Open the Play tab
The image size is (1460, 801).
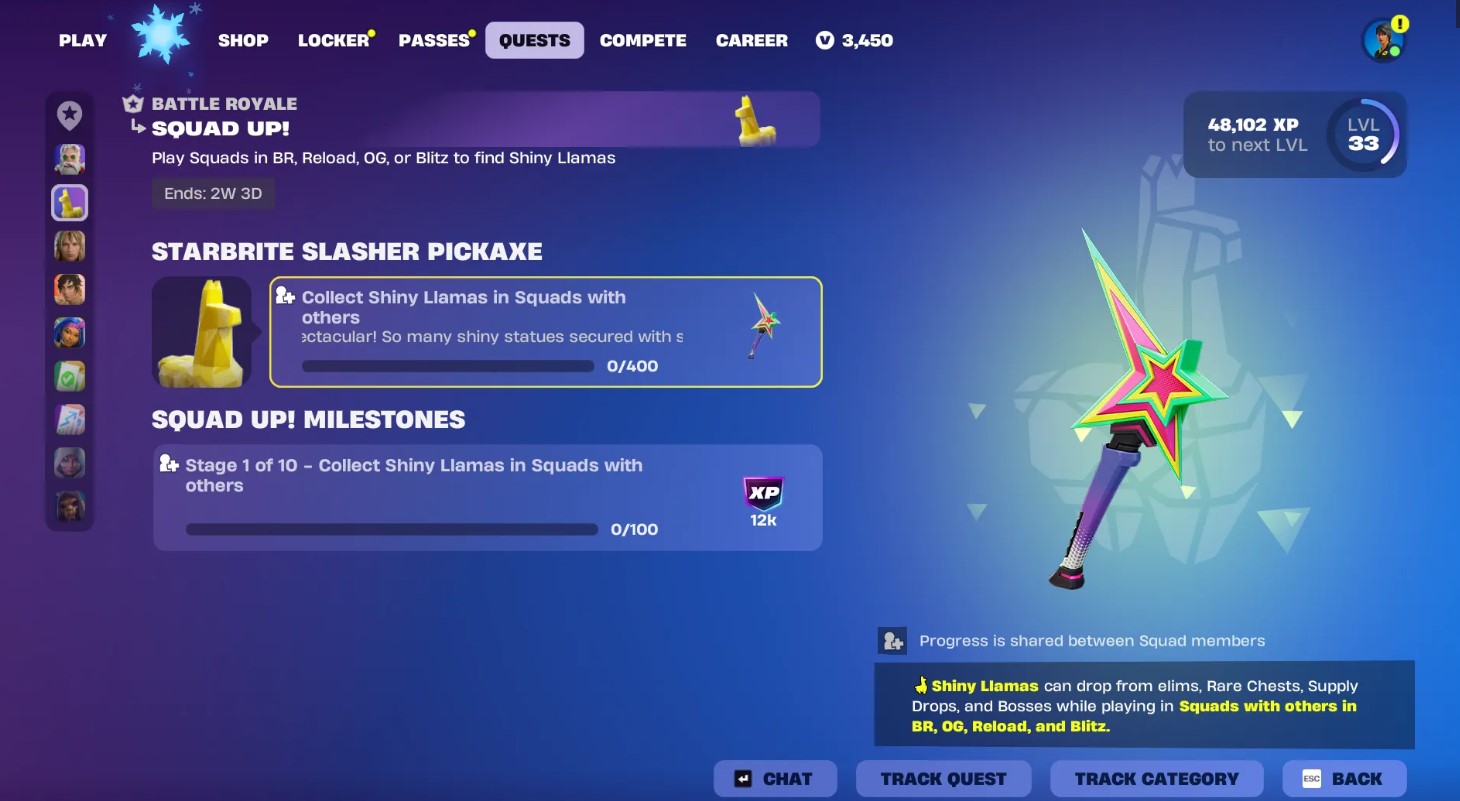coord(82,41)
